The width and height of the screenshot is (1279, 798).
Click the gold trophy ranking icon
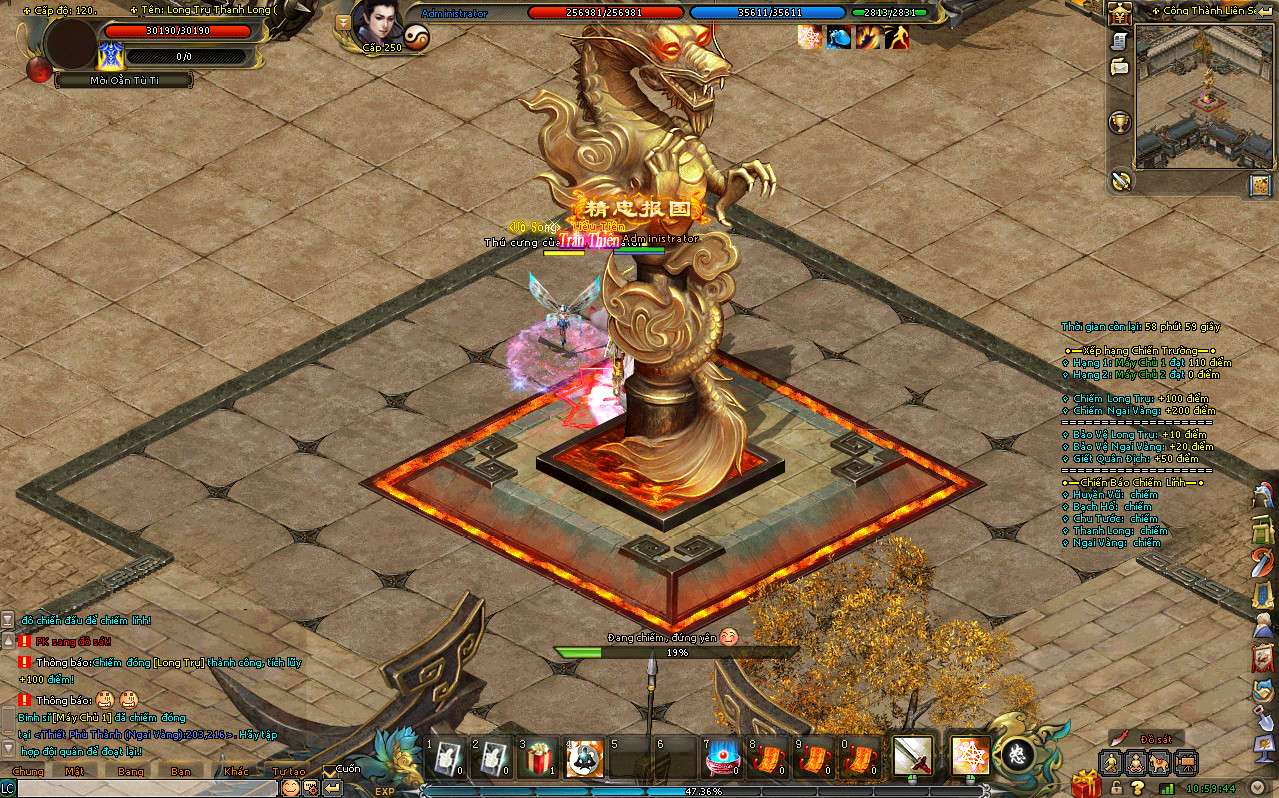coord(1120,123)
